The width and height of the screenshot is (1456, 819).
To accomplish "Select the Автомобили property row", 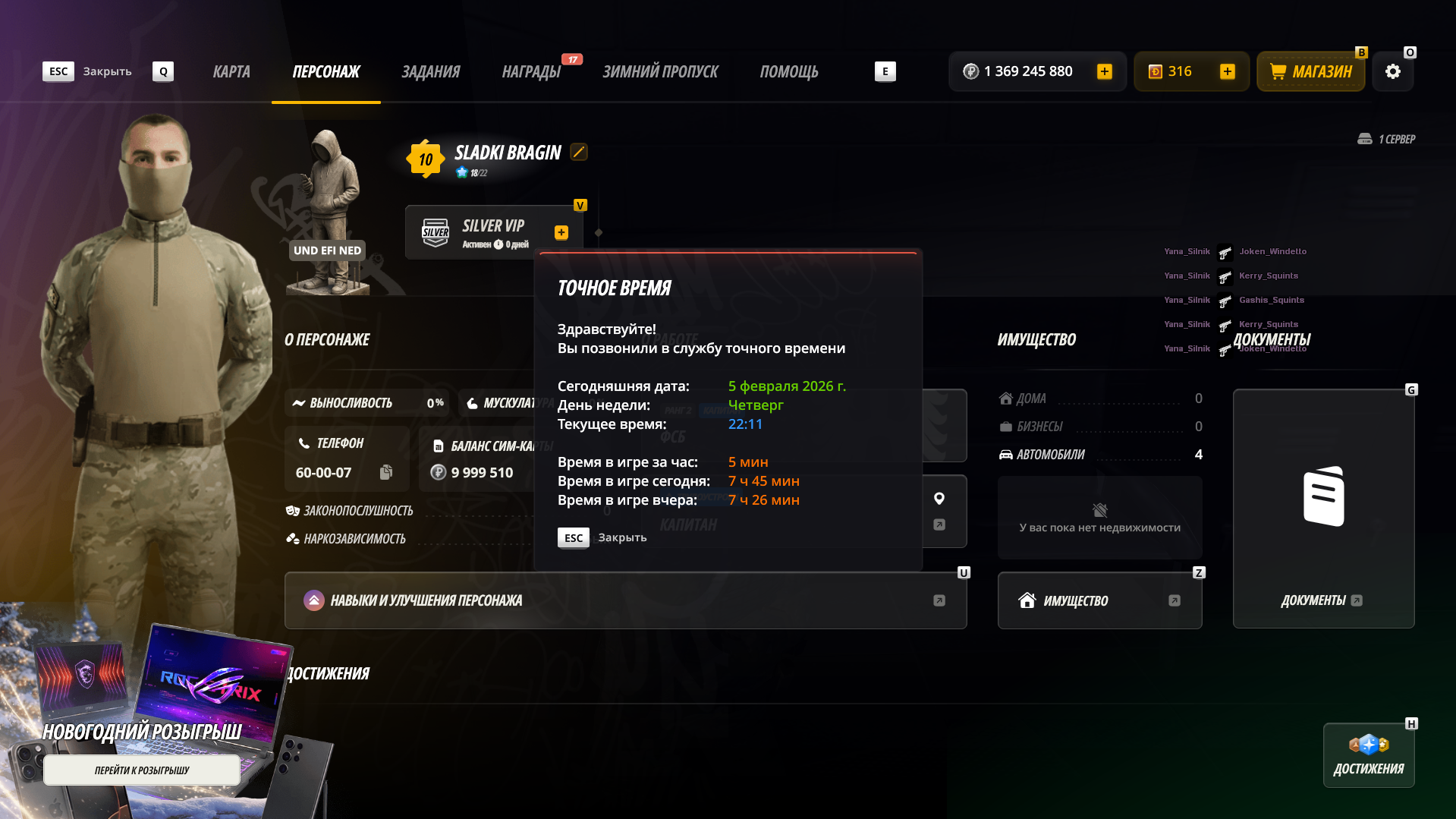I will [1099, 455].
